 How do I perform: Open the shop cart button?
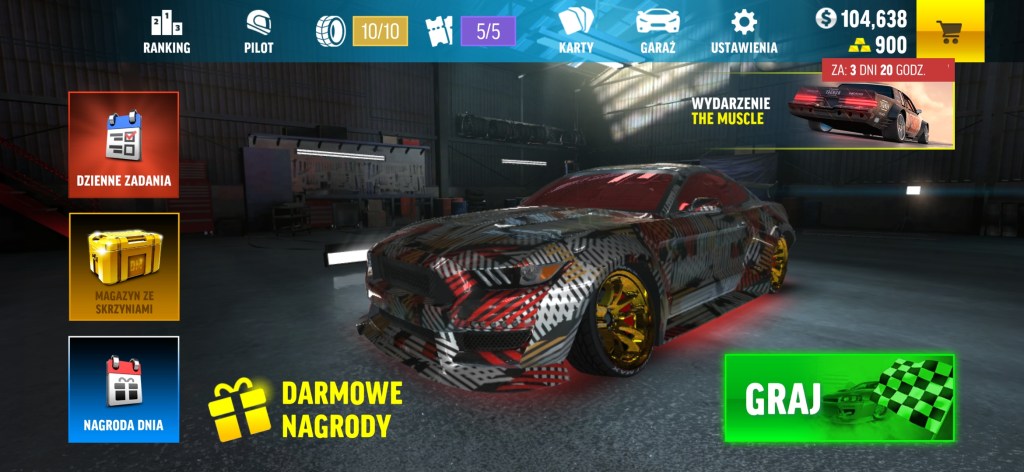(x=949, y=31)
